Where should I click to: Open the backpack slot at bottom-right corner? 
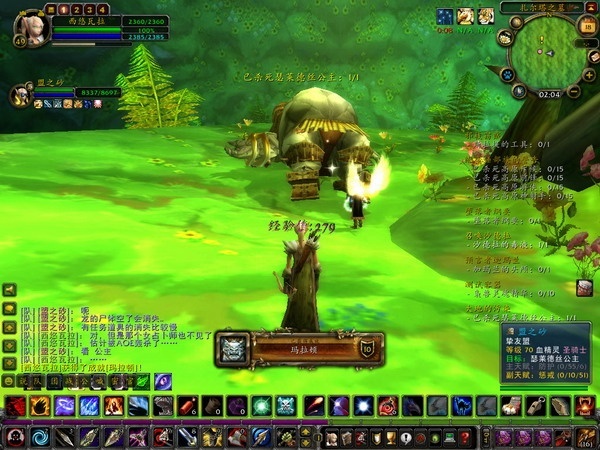pyautogui.click(x=587, y=437)
